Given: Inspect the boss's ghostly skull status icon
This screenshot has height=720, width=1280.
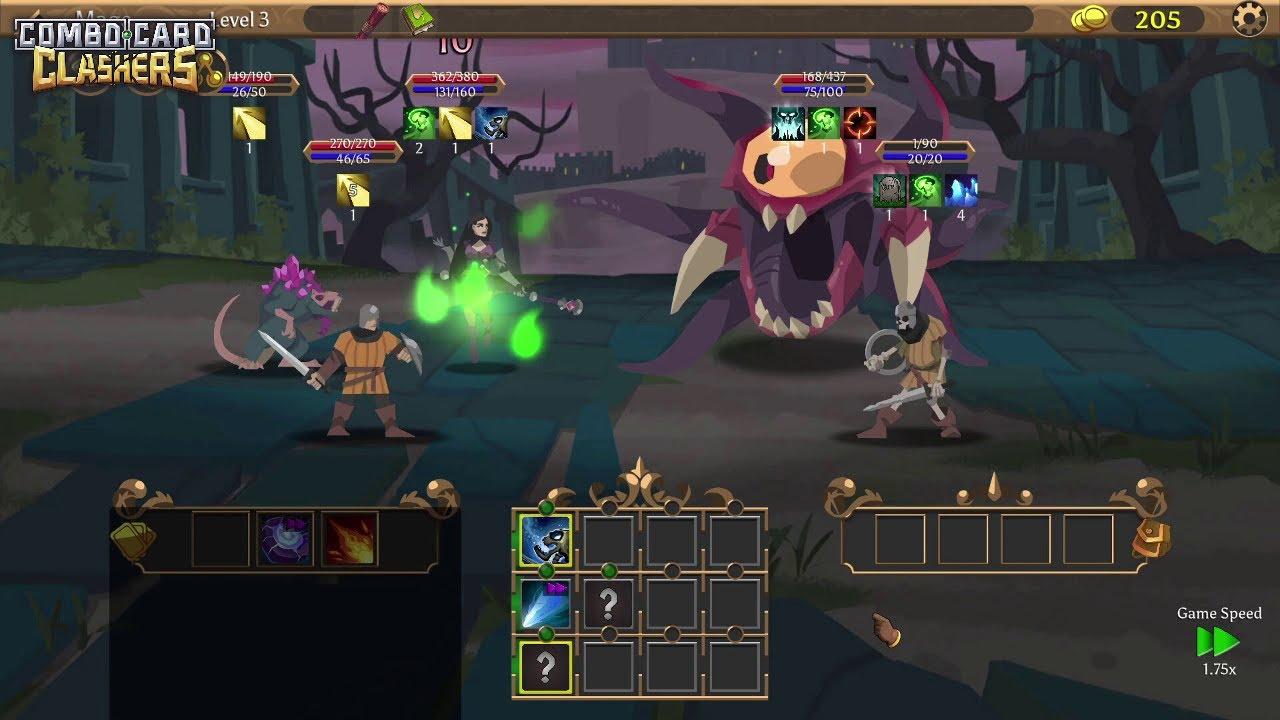Looking at the screenshot, I should (x=788, y=124).
